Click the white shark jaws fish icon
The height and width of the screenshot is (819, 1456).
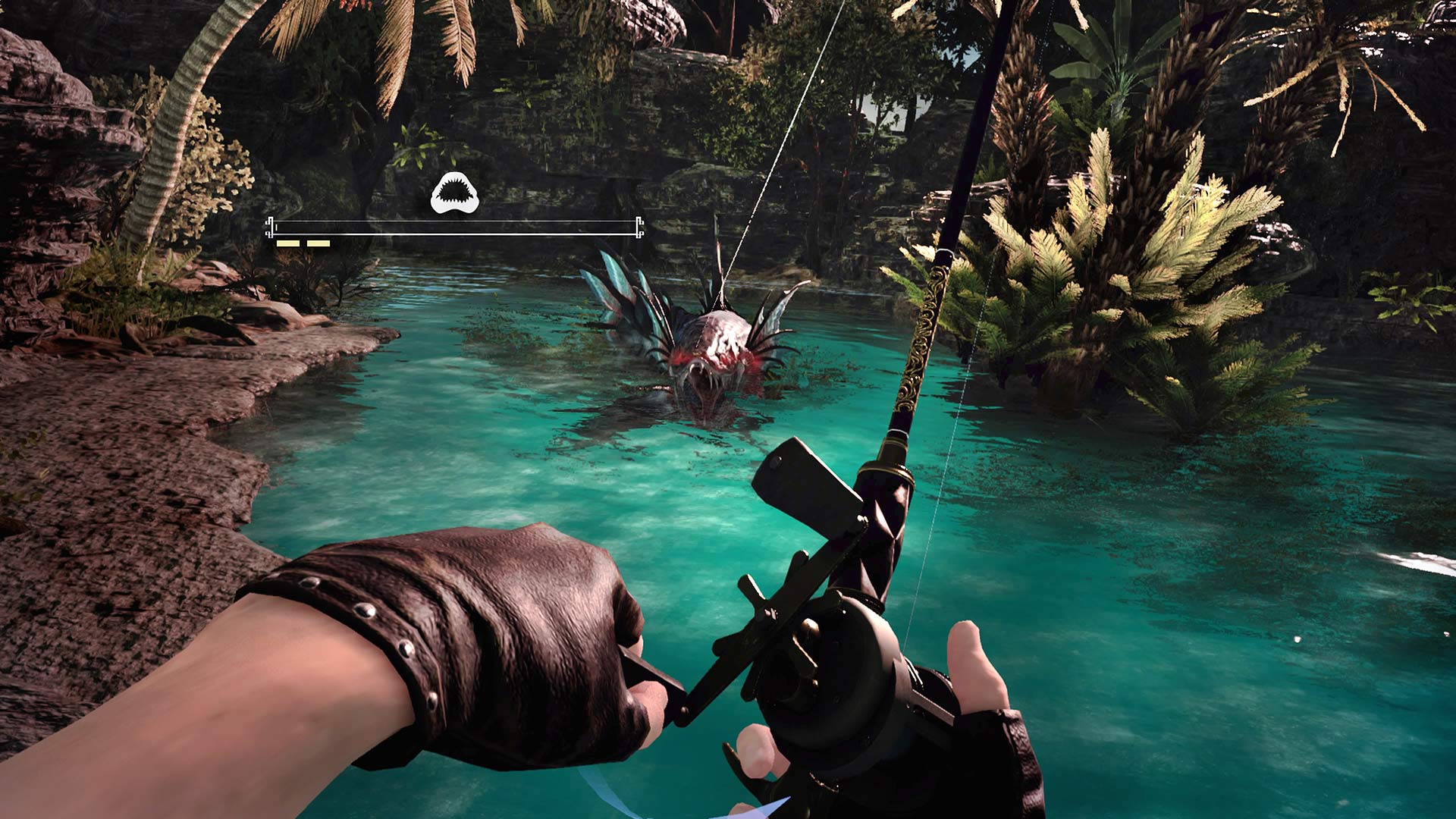[x=454, y=190]
